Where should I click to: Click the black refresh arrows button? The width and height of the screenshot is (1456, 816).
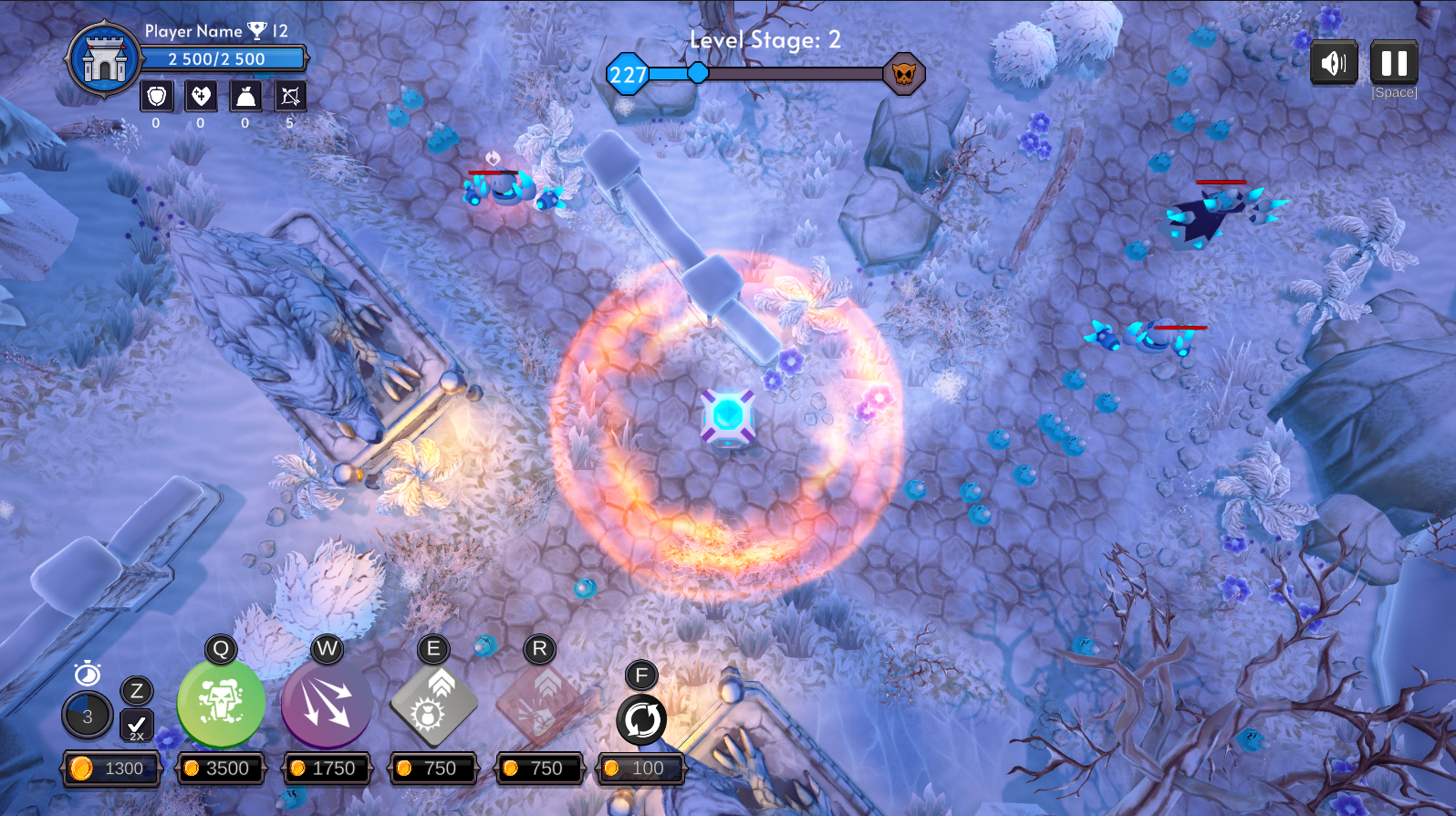(641, 719)
